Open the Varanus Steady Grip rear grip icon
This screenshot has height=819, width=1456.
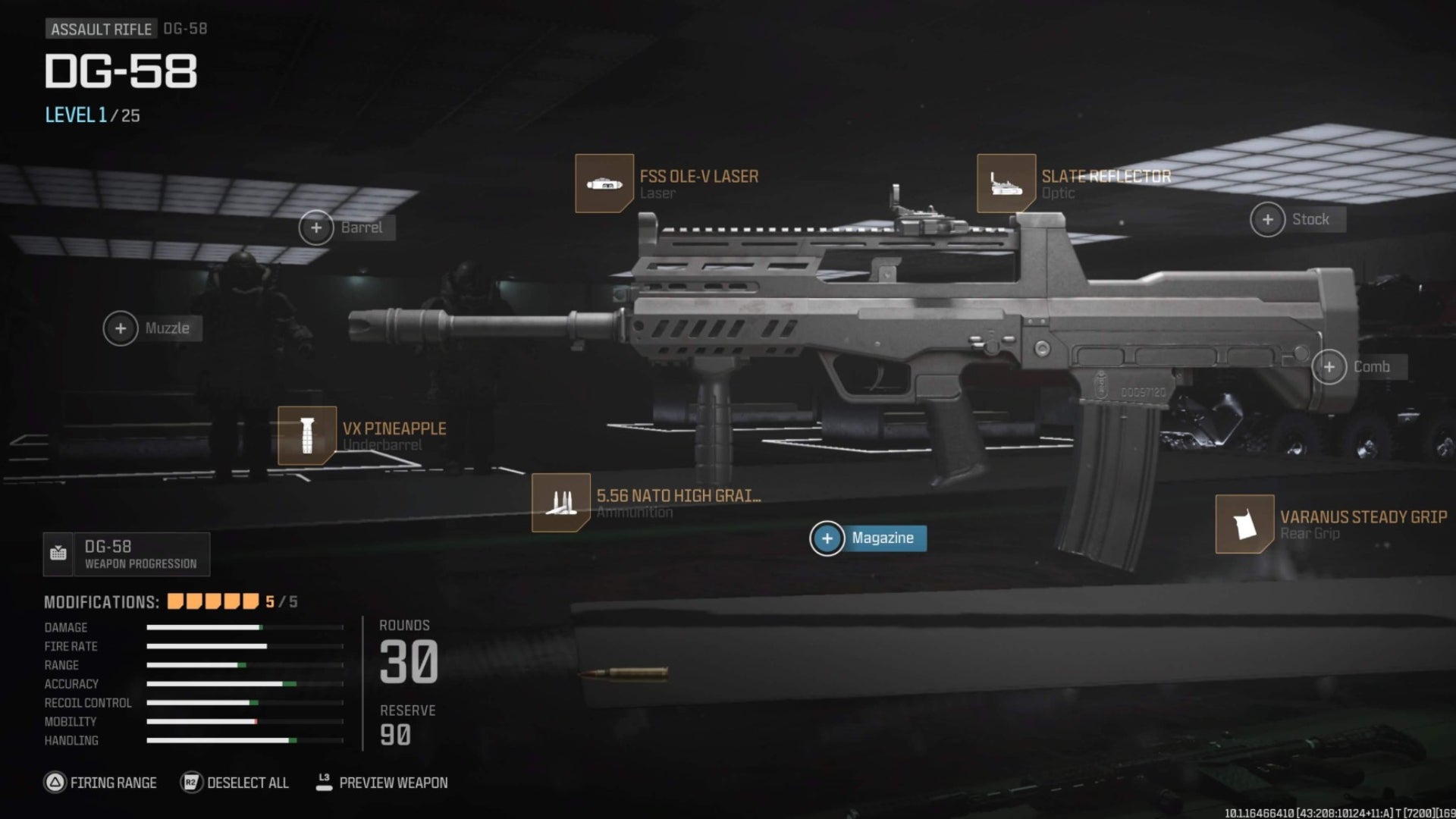tap(1246, 524)
